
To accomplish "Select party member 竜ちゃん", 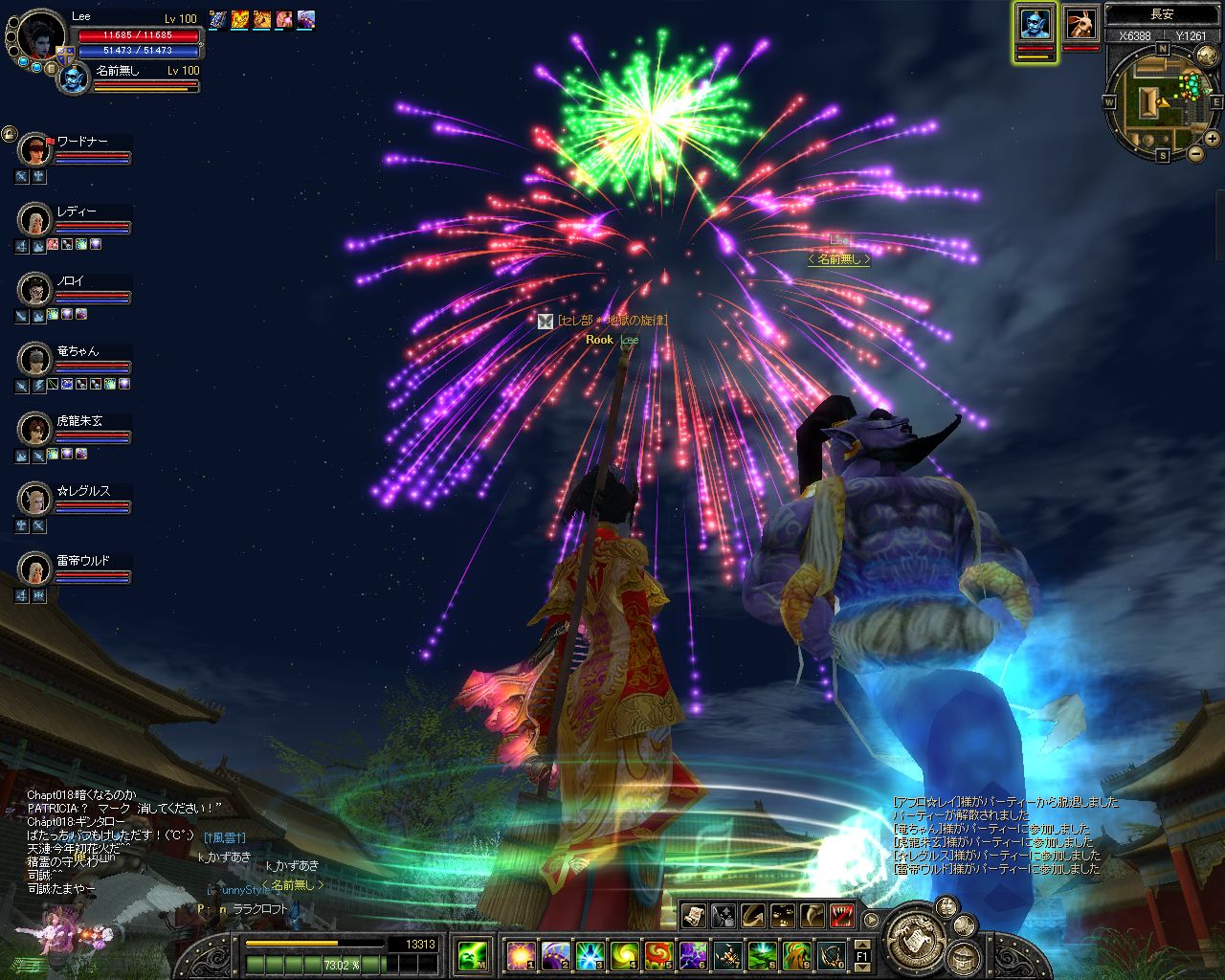I will click(36, 360).
